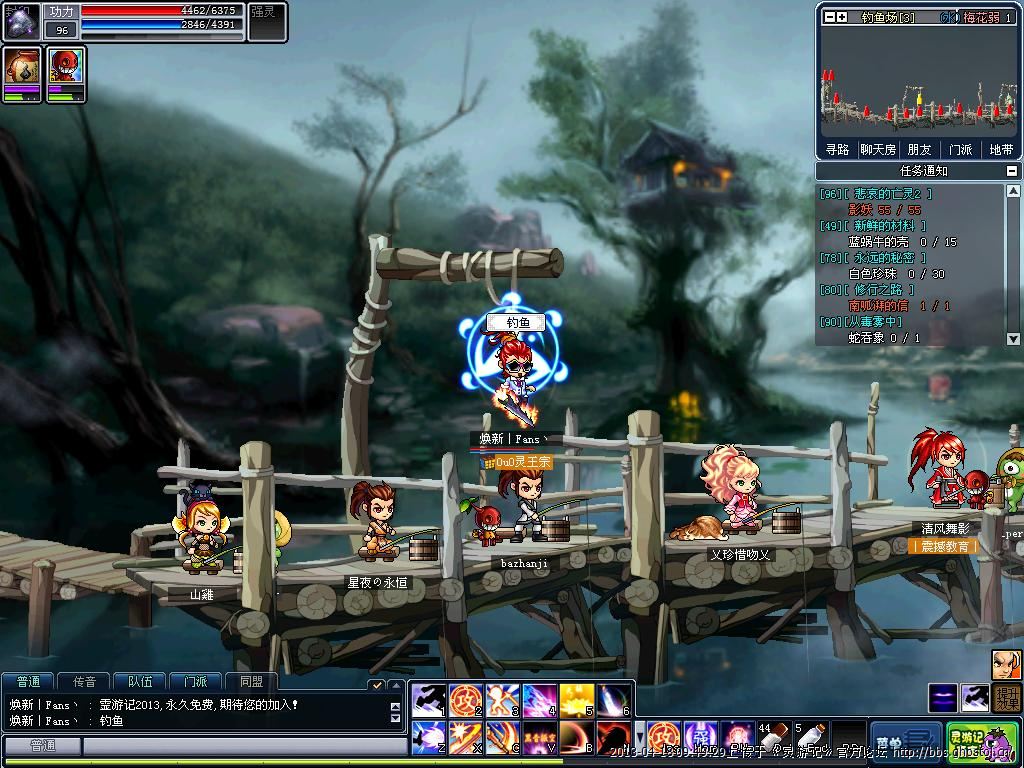Open the green 灵游记 button

pos(981,740)
